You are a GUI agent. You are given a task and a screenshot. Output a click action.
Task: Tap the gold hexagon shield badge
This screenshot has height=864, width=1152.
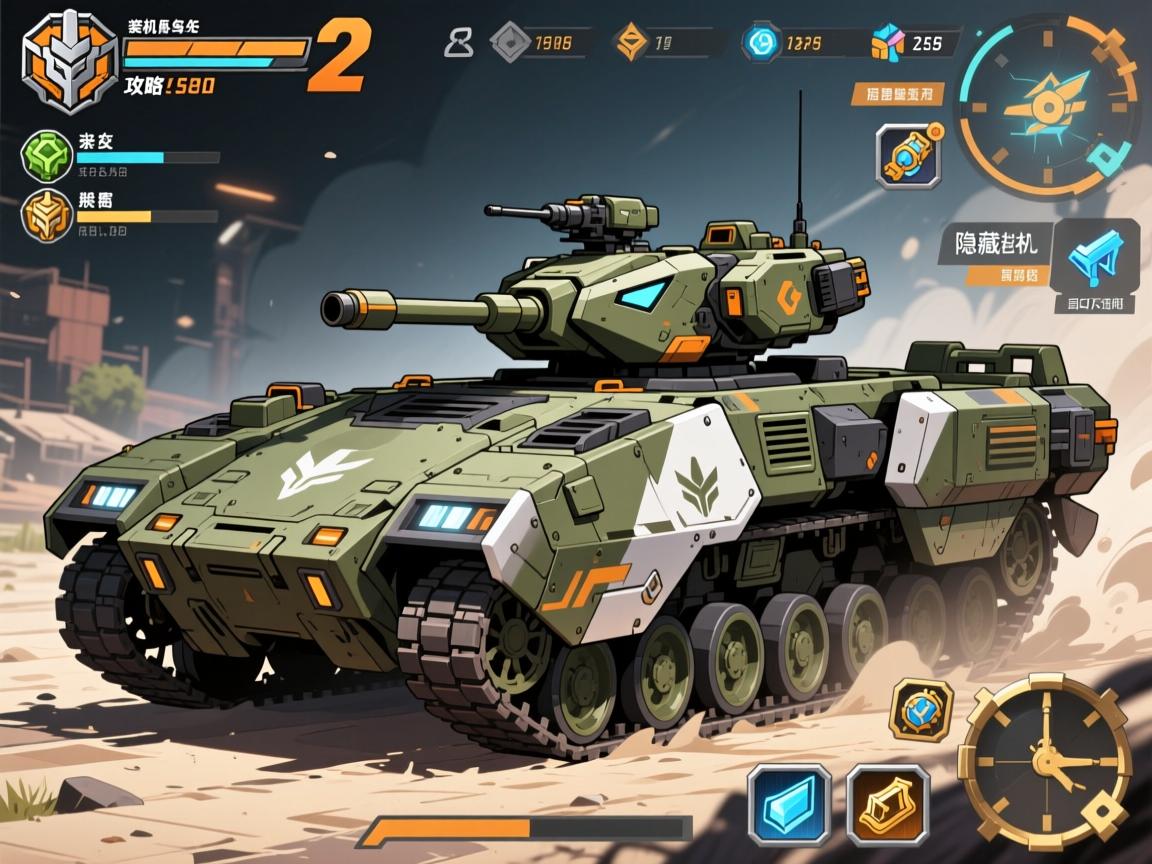(x=920, y=710)
